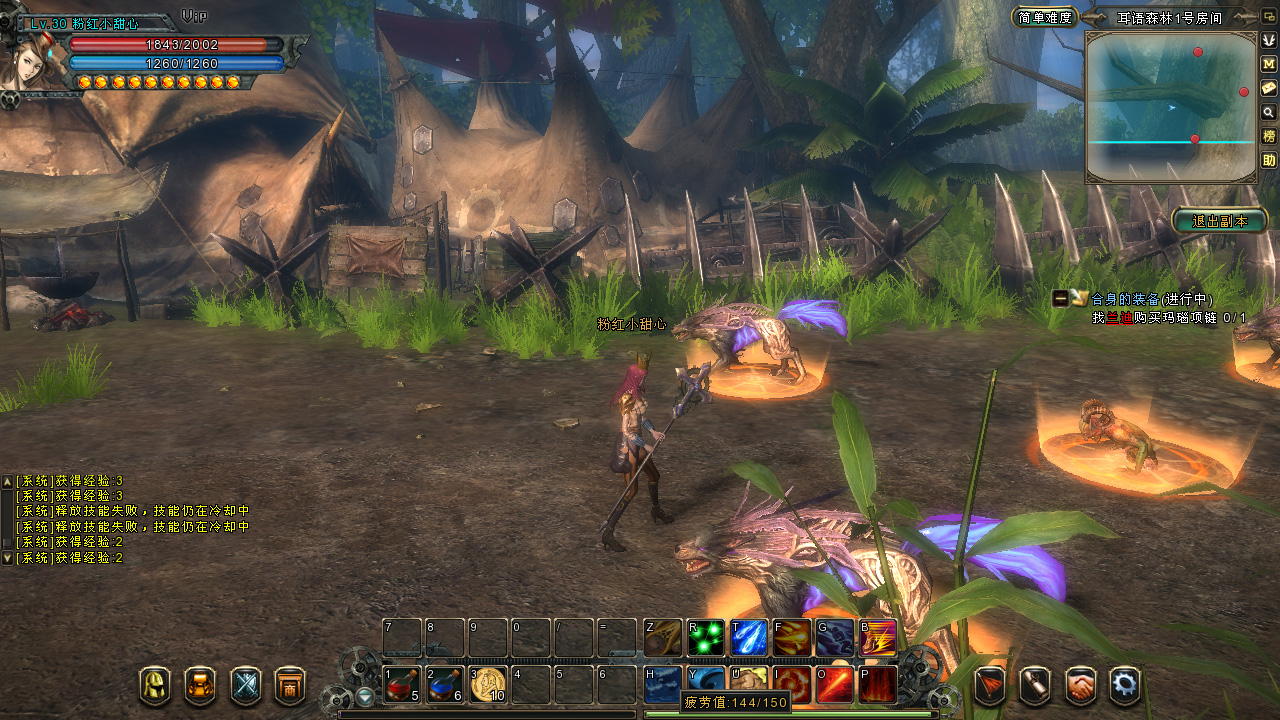Screen dimensions: 1280x720
Task: Exit the dungeon with 退出副本 button
Action: [x=1219, y=221]
